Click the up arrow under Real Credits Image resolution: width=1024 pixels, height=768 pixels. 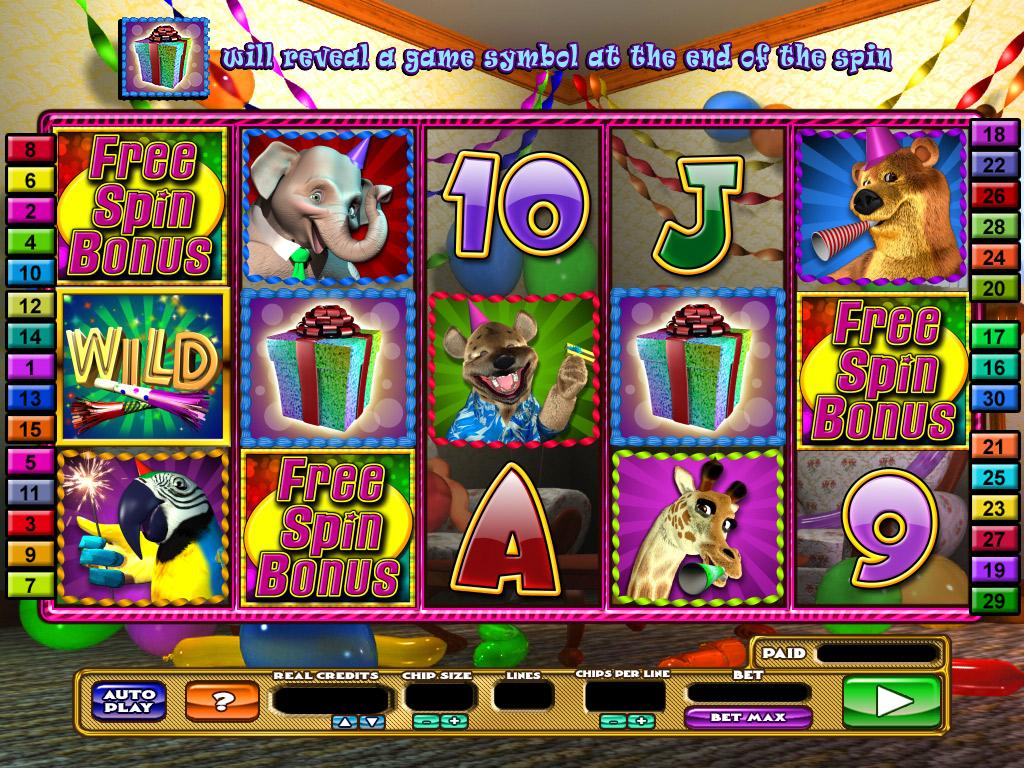point(343,721)
